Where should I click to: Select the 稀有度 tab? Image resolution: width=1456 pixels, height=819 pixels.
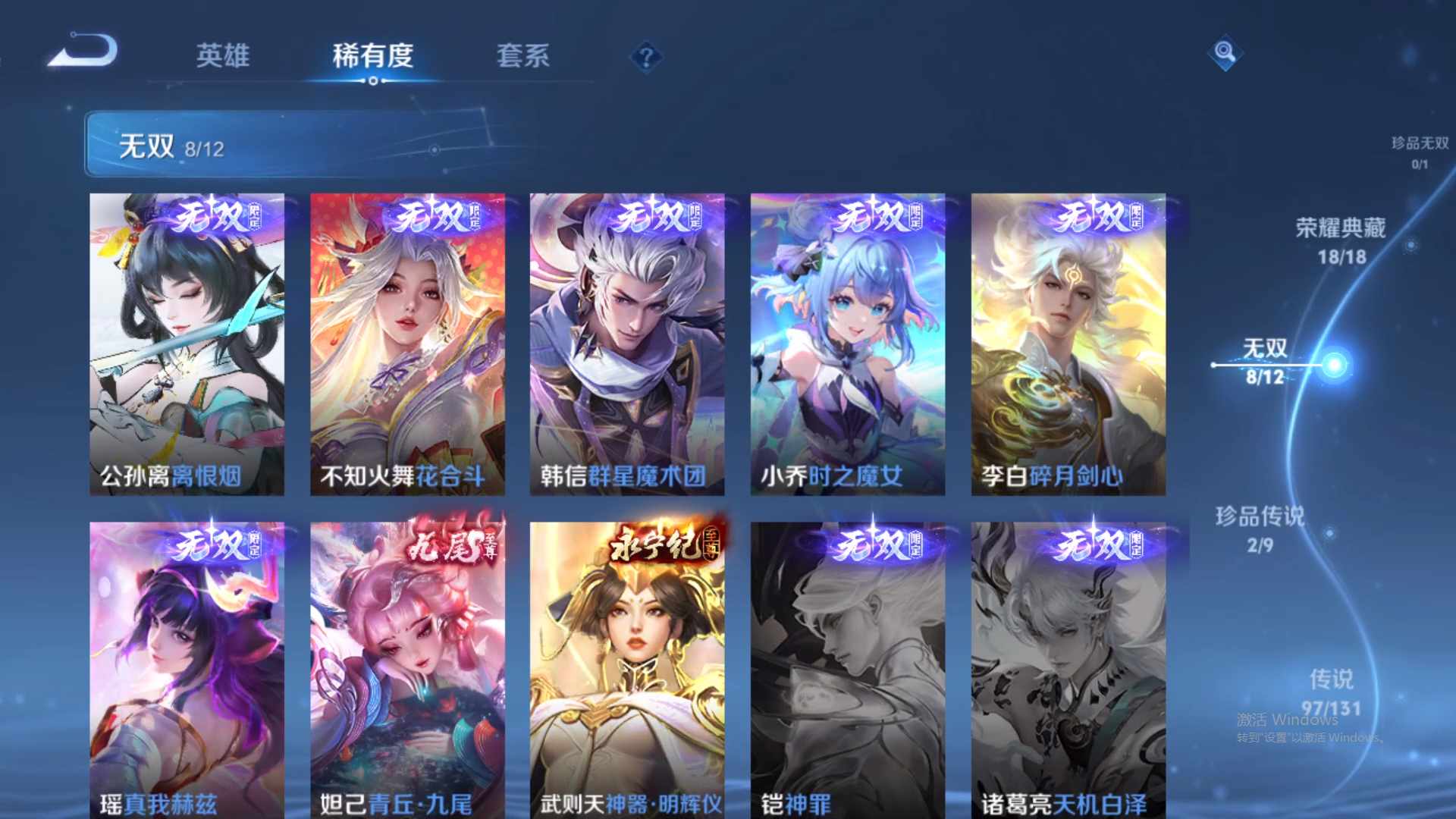372,57
